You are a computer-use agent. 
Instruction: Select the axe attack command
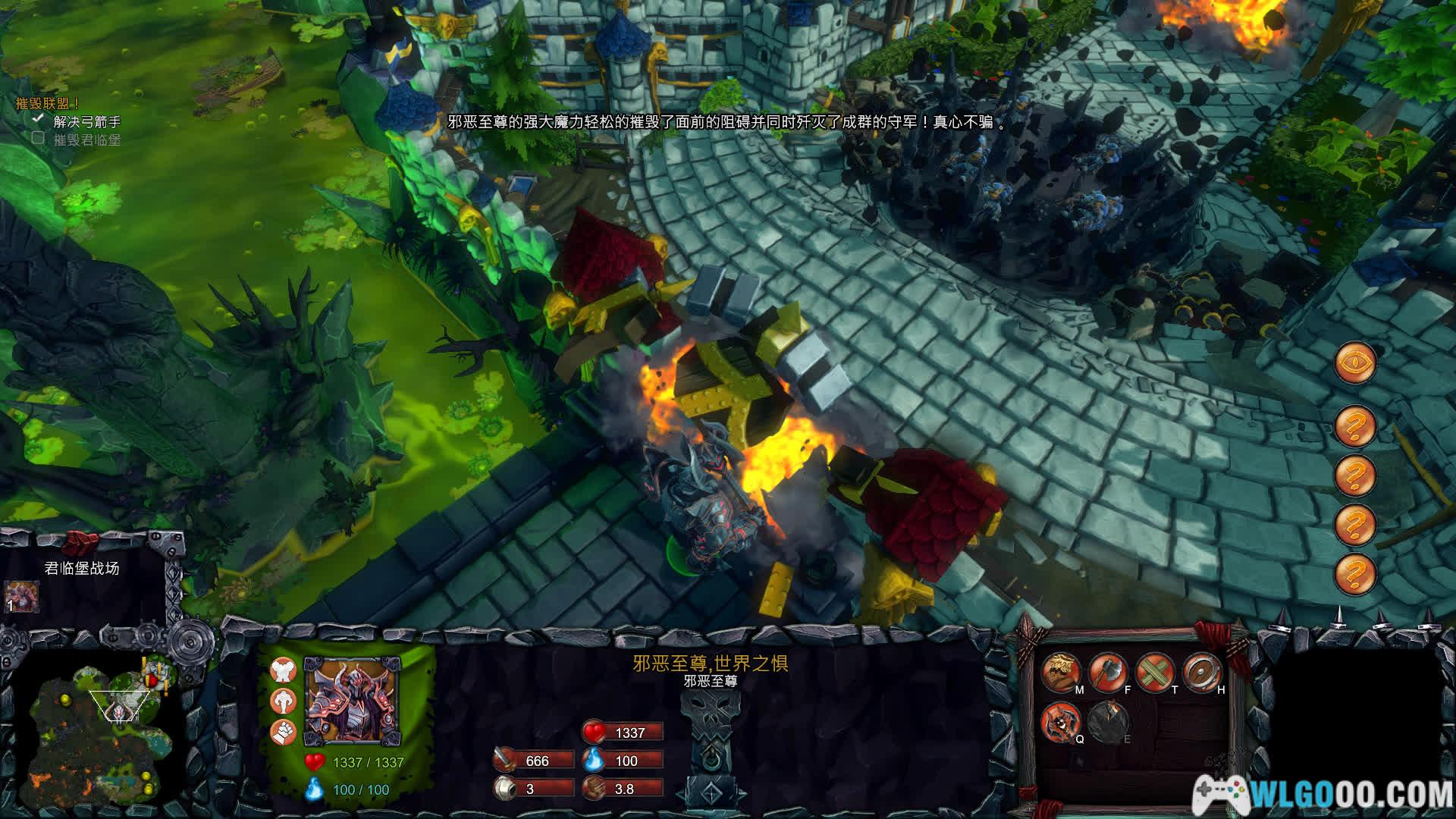[1107, 672]
